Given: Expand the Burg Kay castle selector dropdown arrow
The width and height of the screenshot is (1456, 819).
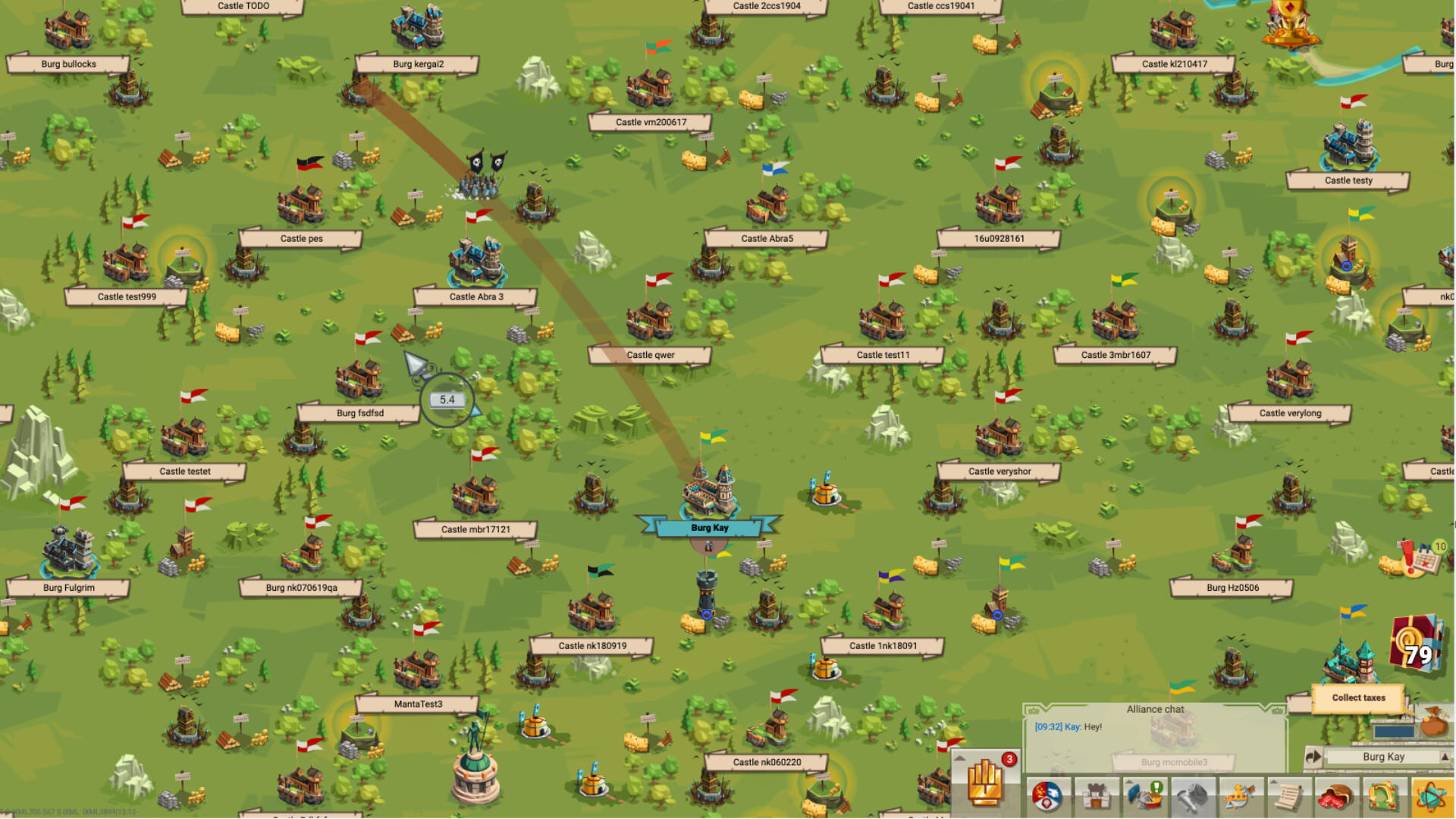Looking at the screenshot, I should 1445,756.
